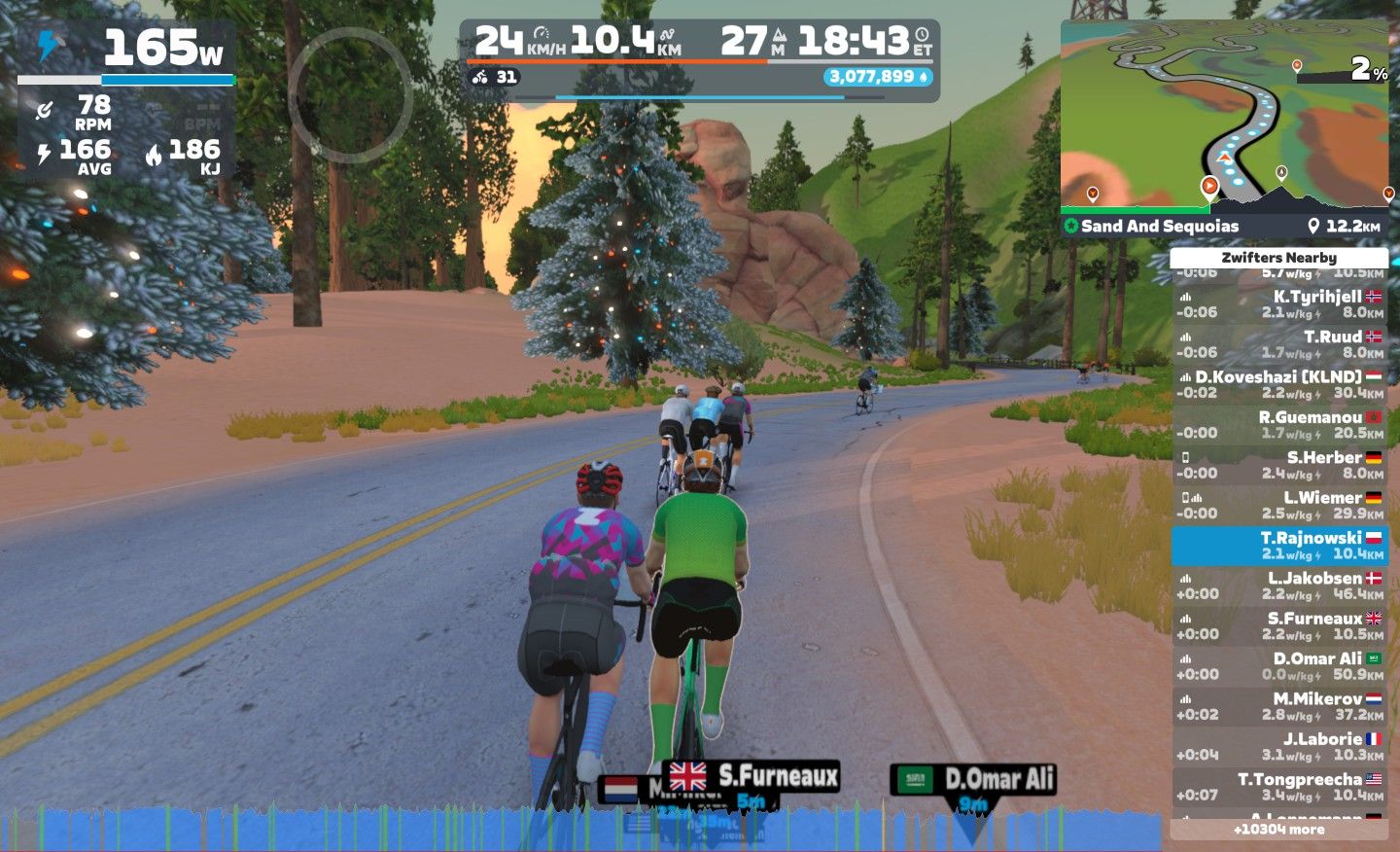Viewport: 1400px width, 852px height.
Task: Select D.Koveshazi [KLND] rider row
Action: click(1278, 384)
